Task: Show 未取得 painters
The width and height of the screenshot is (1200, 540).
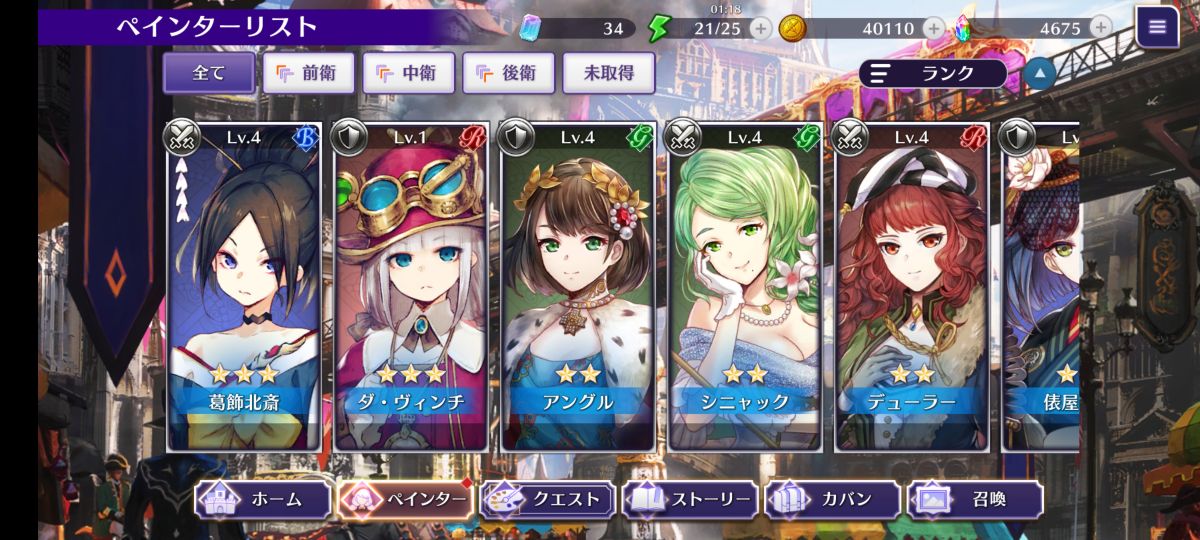Action: (x=608, y=73)
